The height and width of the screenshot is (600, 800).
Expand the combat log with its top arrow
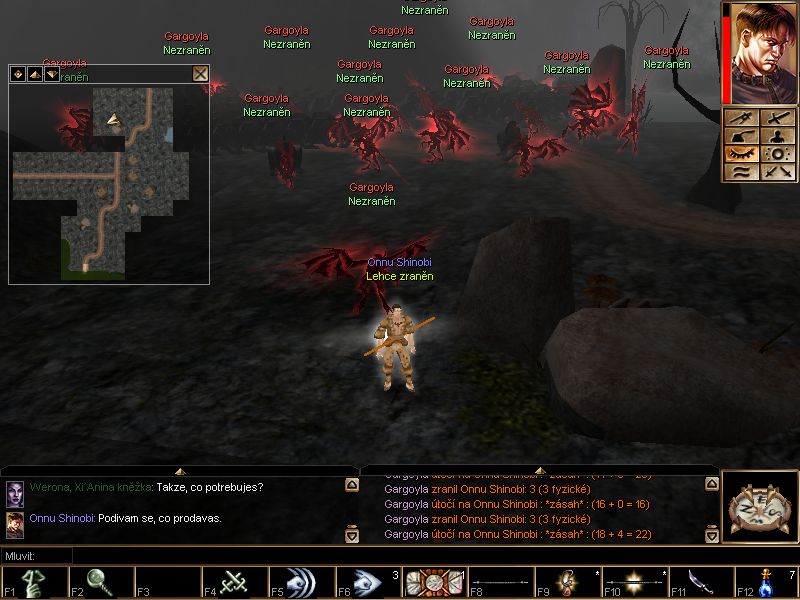(539, 470)
